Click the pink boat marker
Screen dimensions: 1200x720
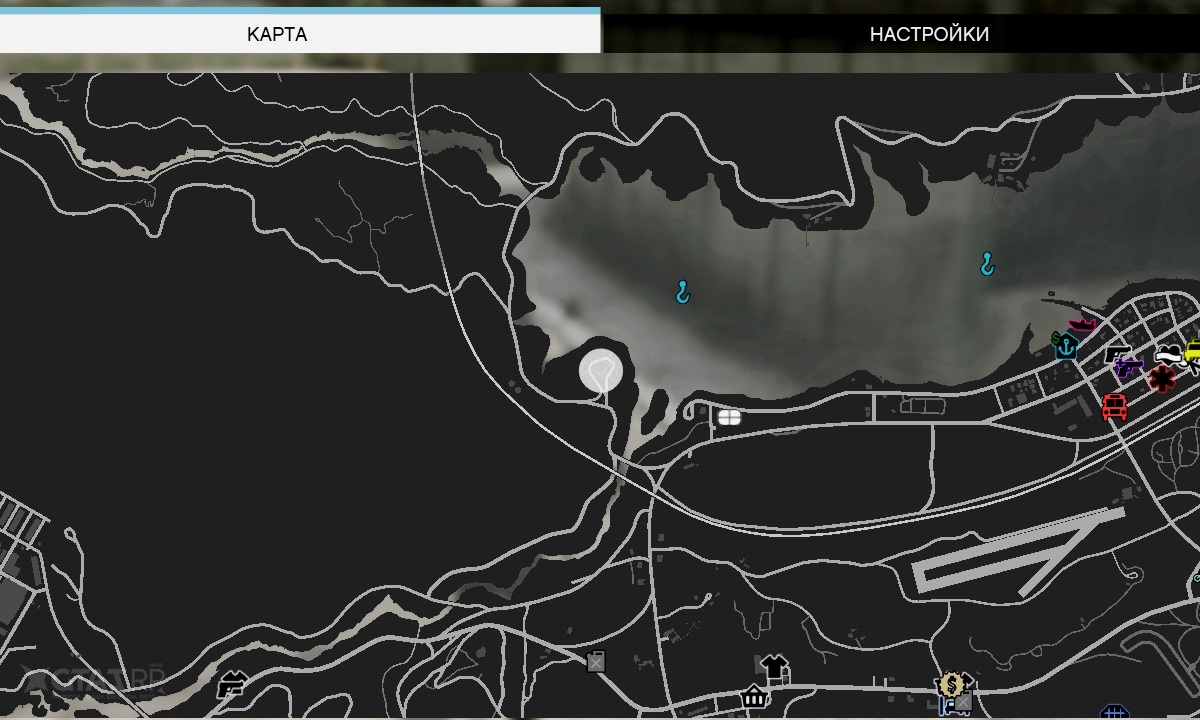point(1082,324)
